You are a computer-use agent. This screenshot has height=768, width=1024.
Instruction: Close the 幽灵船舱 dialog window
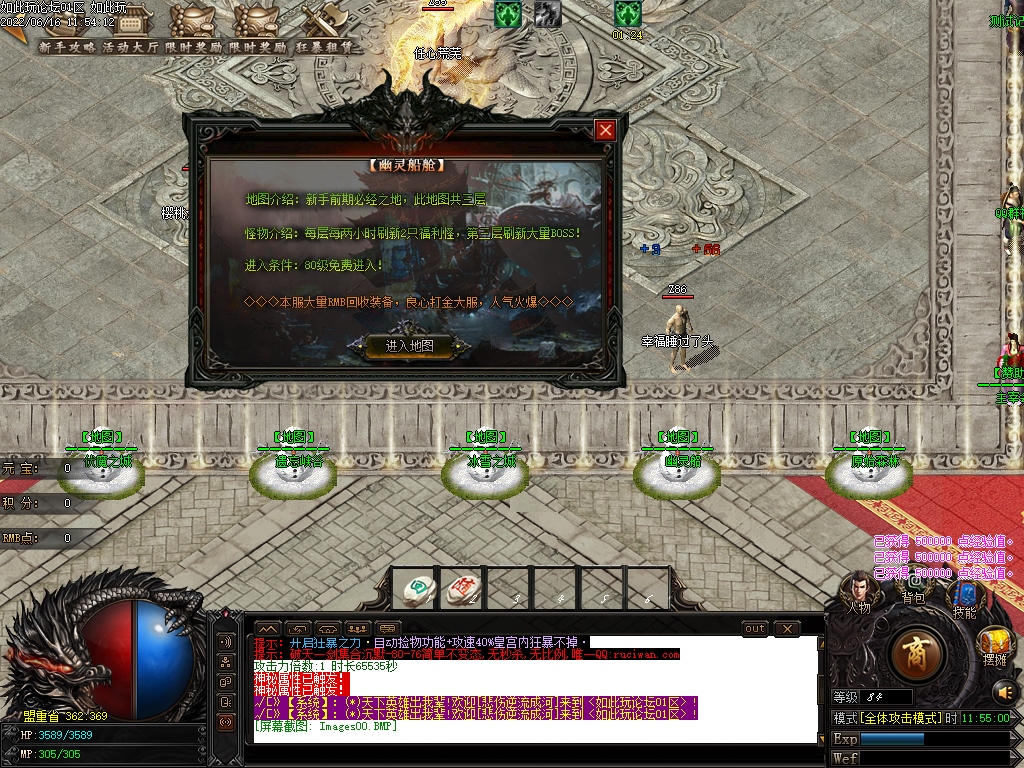[x=604, y=130]
